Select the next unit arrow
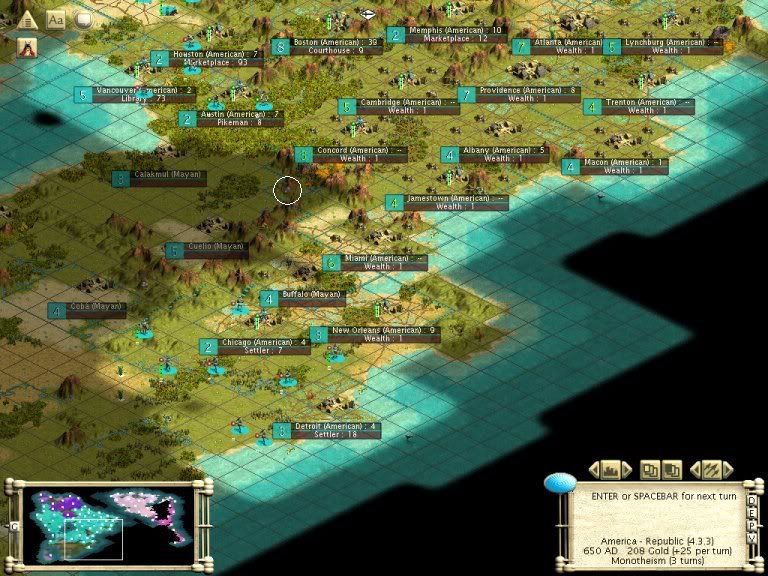 pyautogui.click(x=727, y=469)
